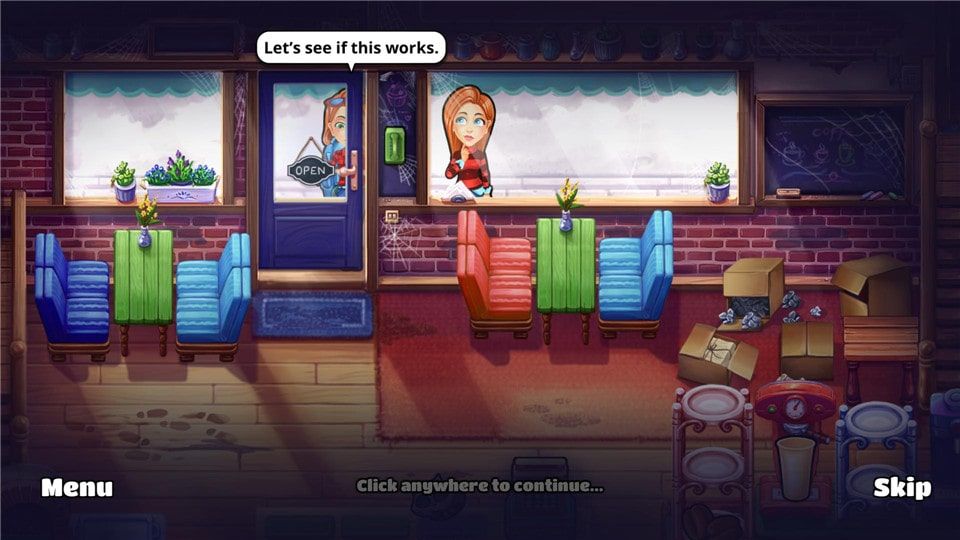Open the Menu button
This screenshot has height=540, width=960.
click(x=77, y=488)
